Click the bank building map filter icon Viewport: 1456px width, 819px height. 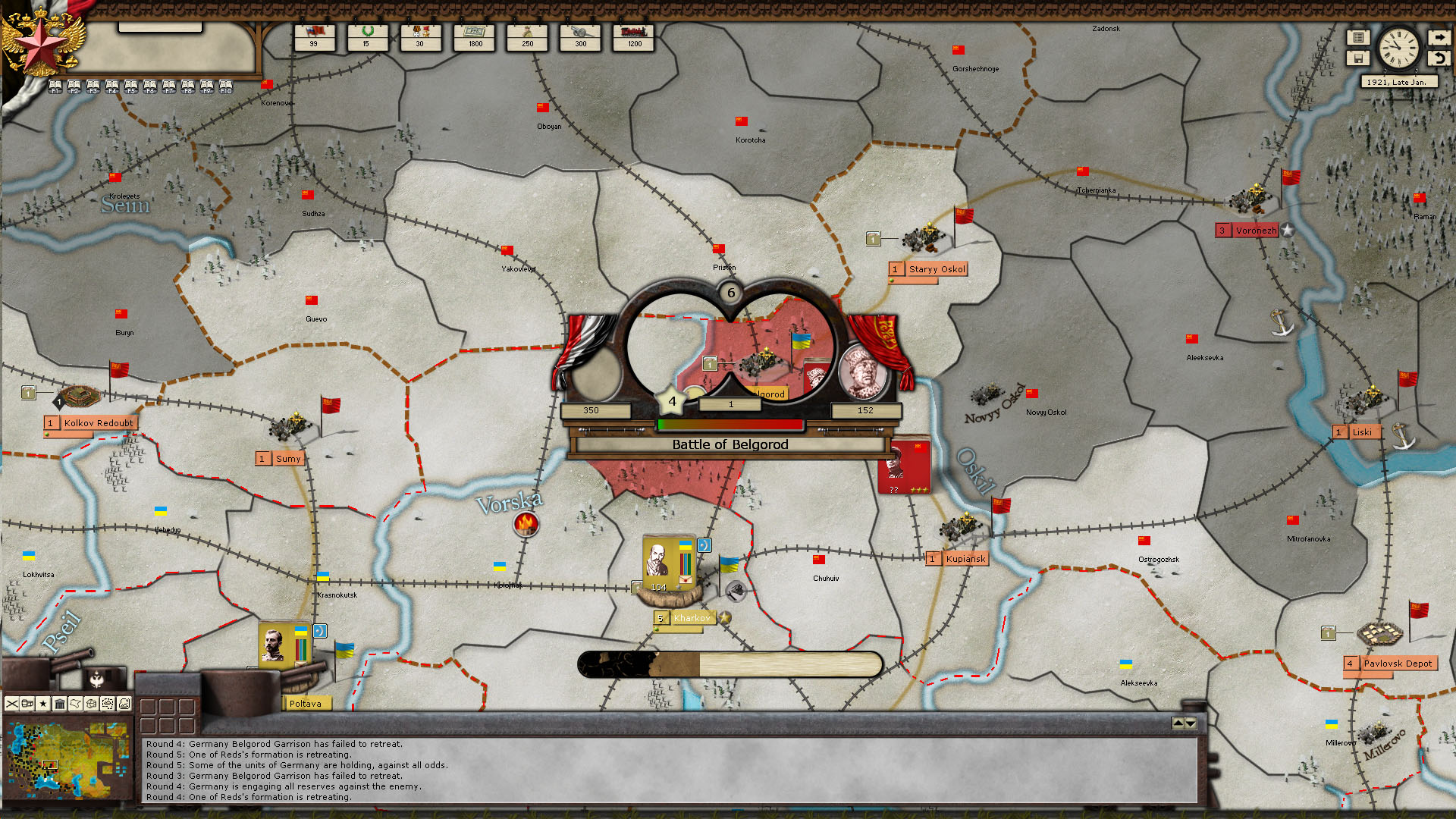(61, 703)
